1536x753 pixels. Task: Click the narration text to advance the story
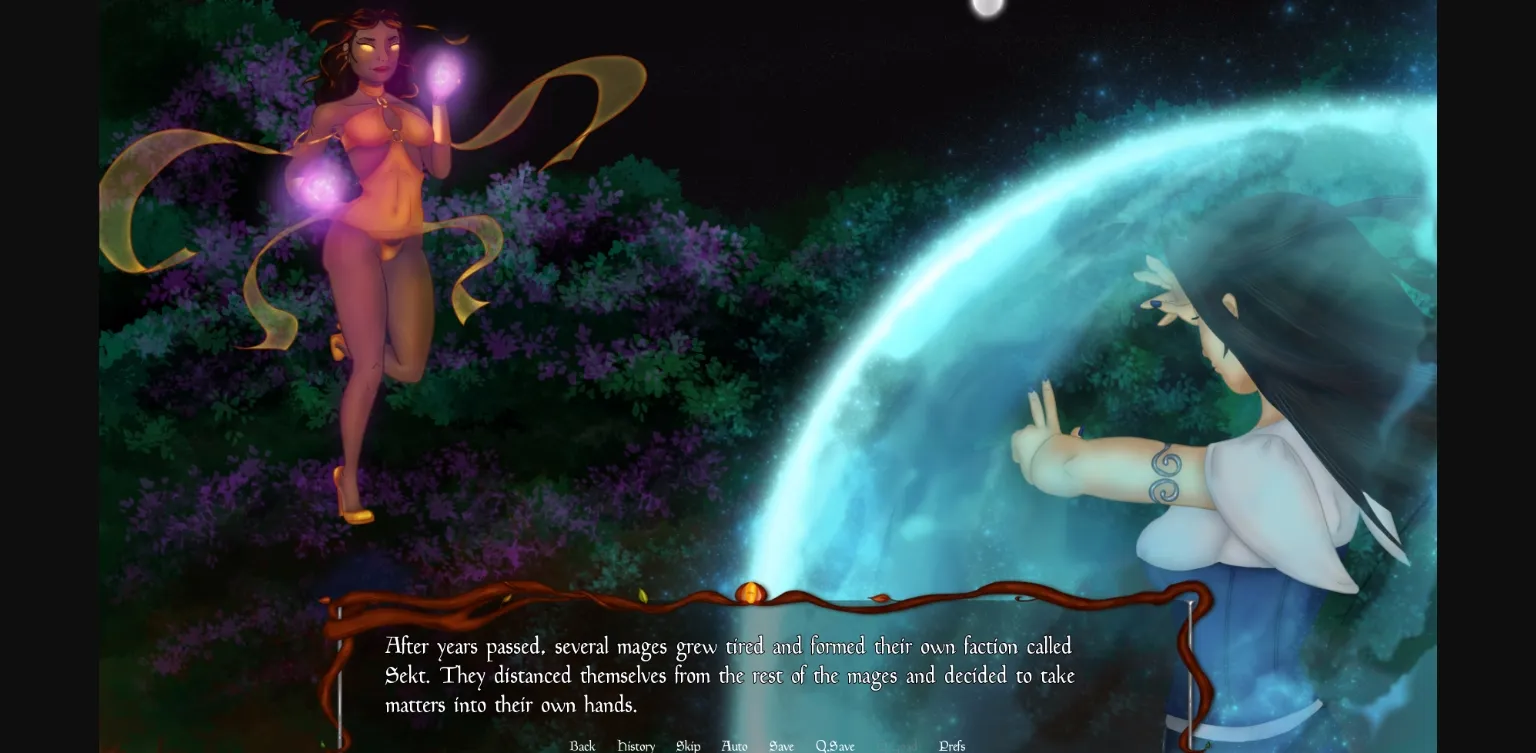coord(730,676)
